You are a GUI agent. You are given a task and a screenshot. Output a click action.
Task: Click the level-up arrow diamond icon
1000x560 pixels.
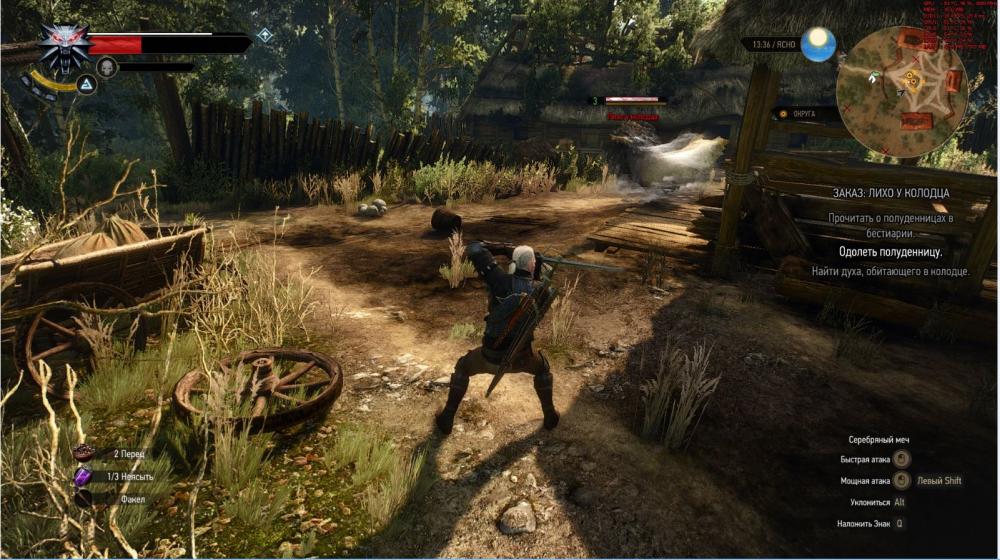pos(265,35)
